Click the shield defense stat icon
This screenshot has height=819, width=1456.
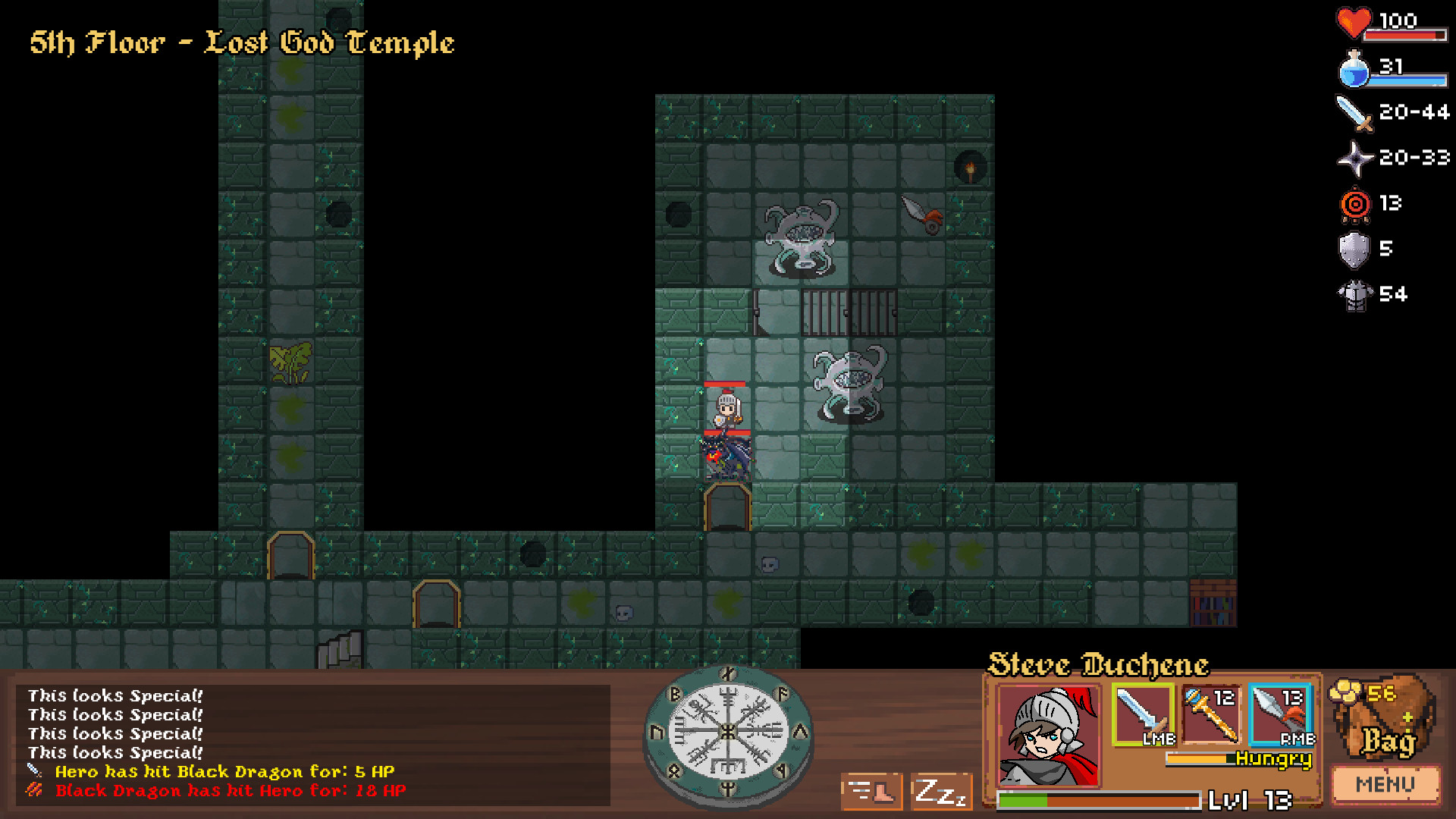(x=1354, y=249)
